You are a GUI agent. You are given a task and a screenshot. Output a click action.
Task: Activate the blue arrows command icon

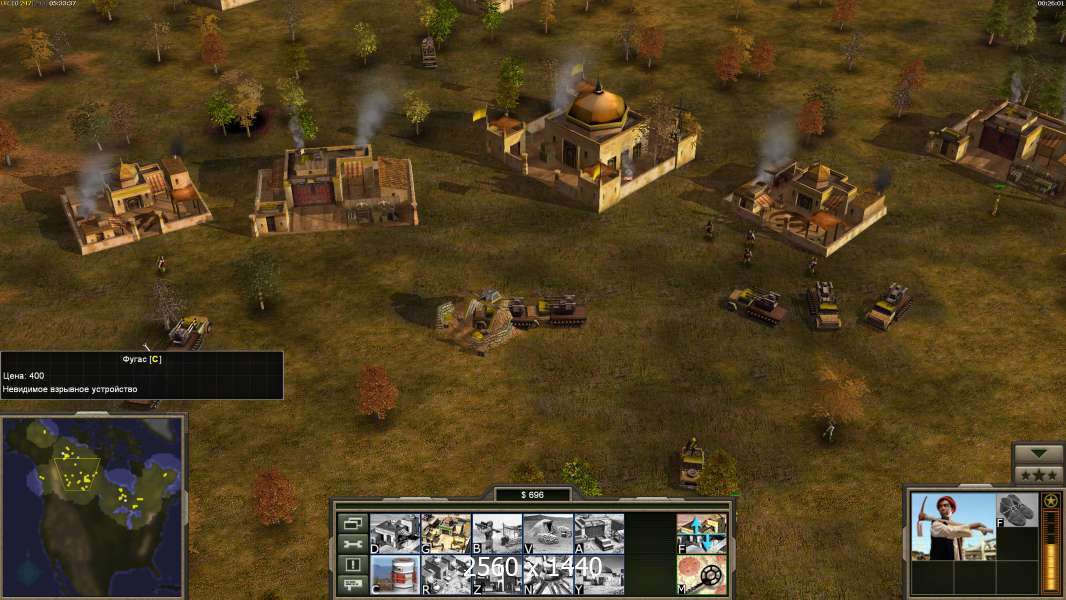701,533
